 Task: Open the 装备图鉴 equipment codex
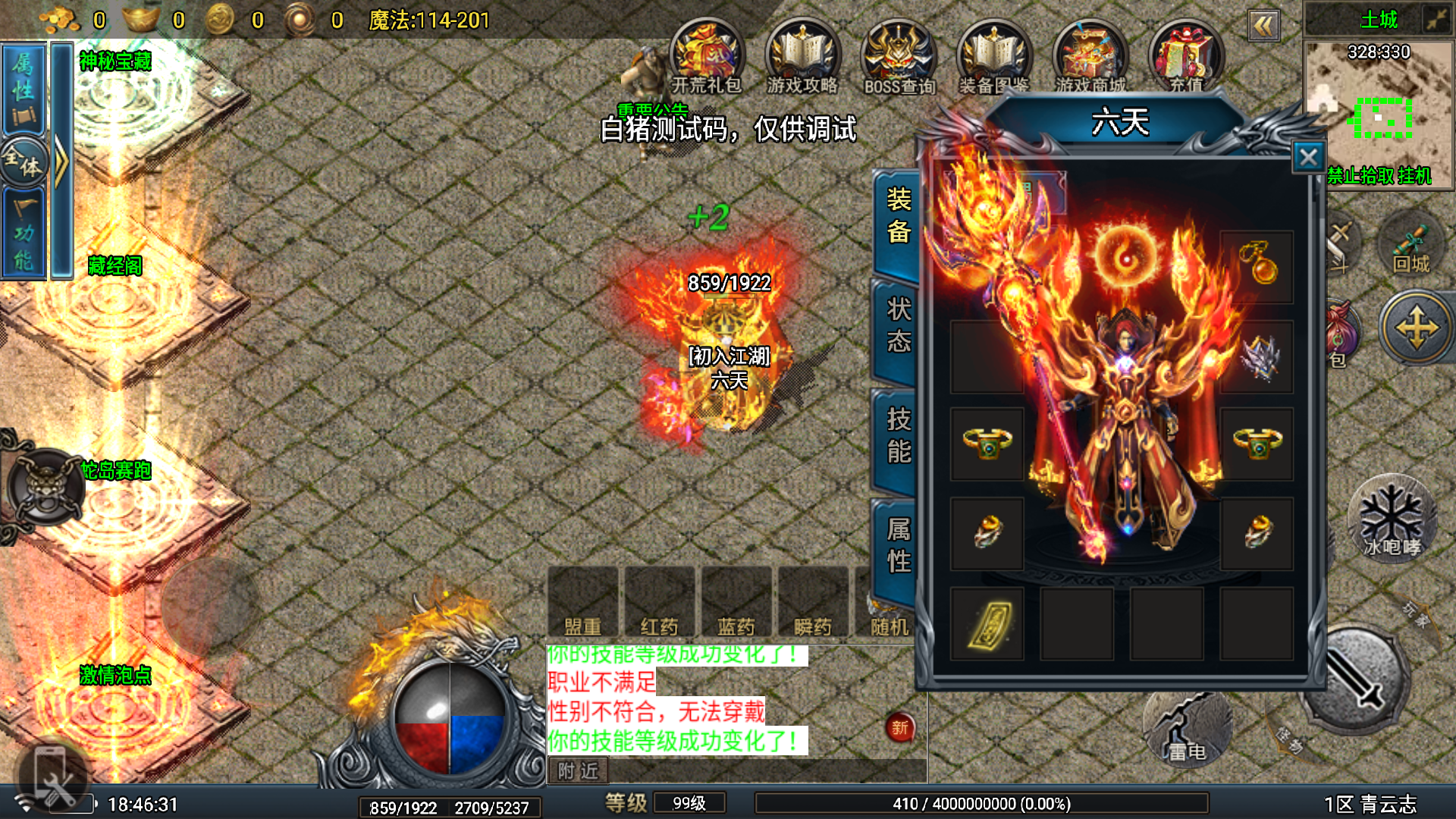993,57
